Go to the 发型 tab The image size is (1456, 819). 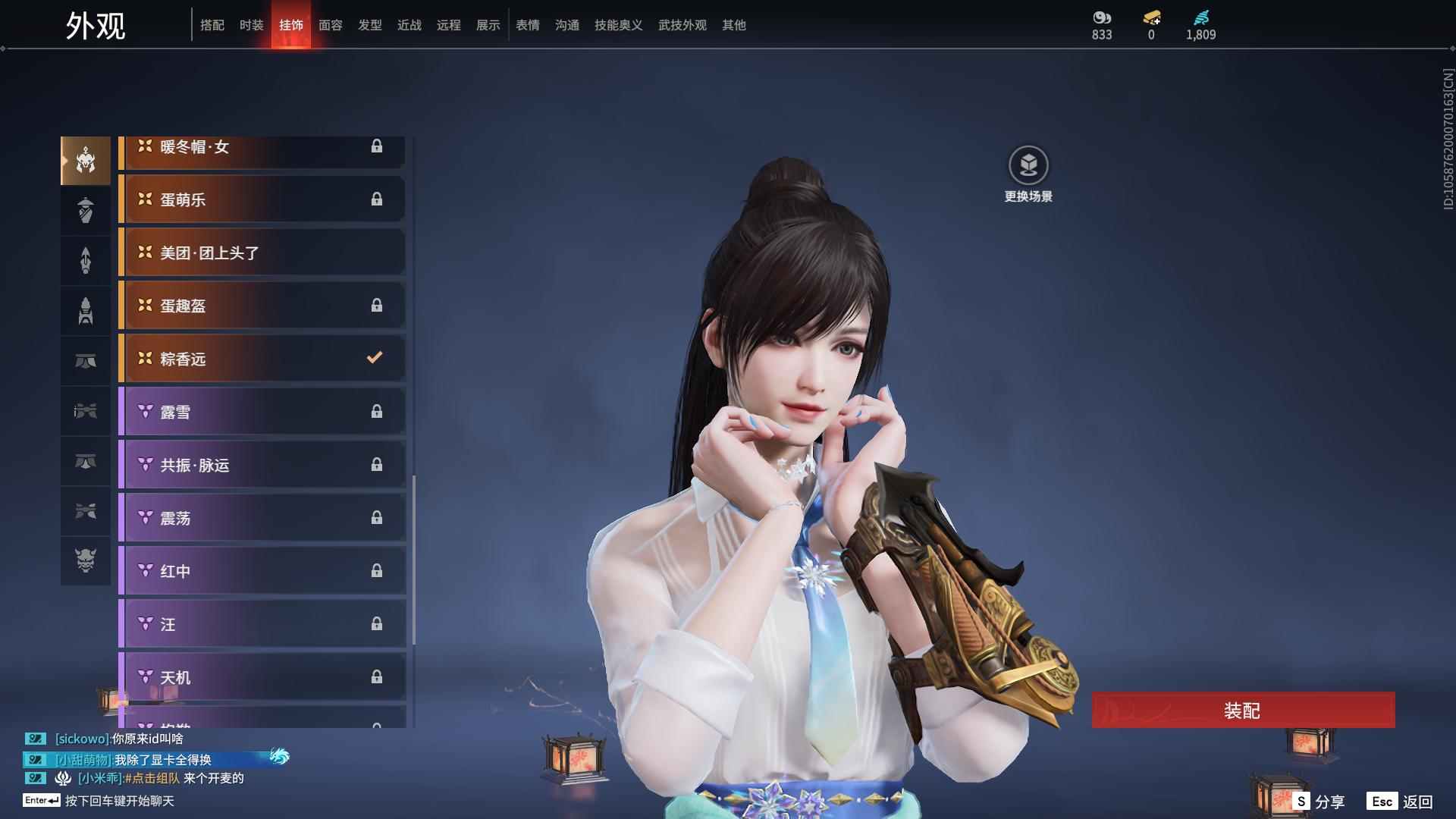tap(369, 25)
